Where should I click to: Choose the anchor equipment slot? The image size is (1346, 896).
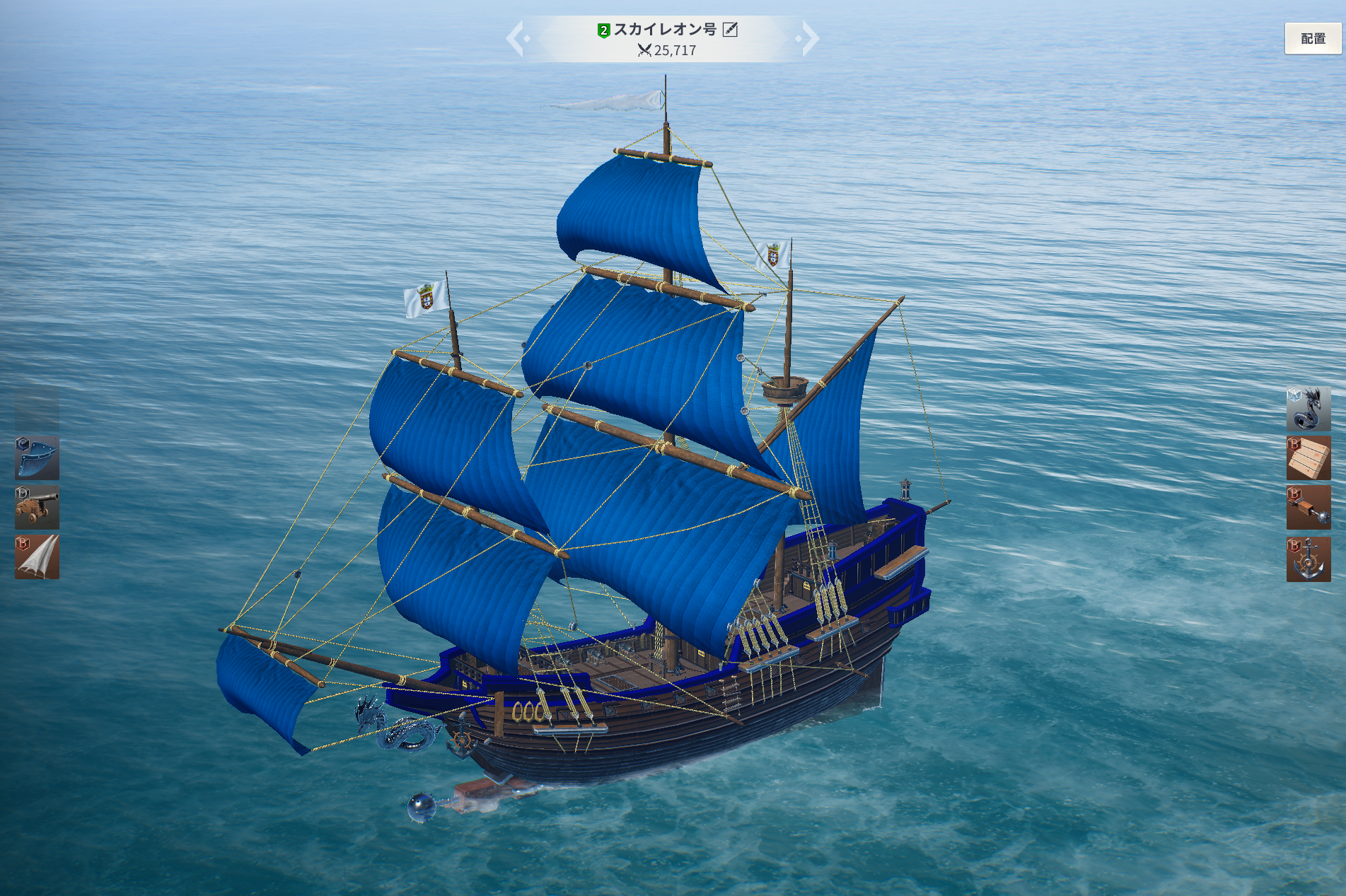[x=1308, y=559]
